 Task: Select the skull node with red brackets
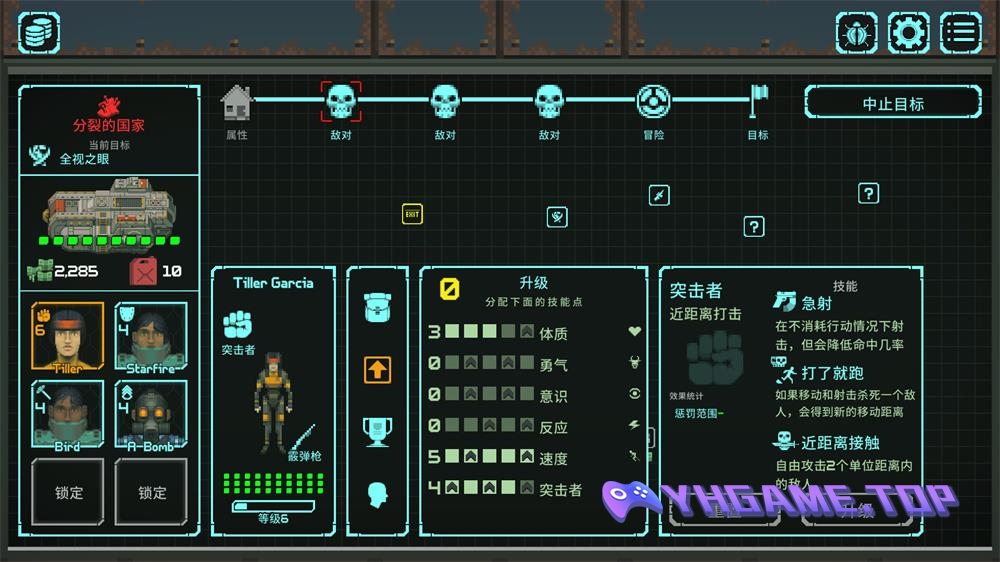coord(341,101)
